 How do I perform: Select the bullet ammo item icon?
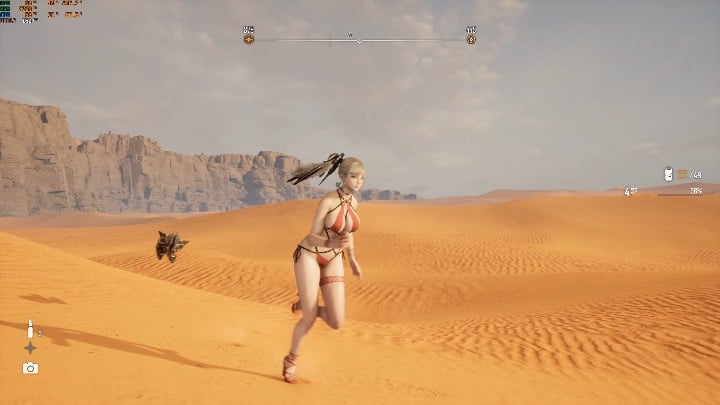tap(30, 328)
